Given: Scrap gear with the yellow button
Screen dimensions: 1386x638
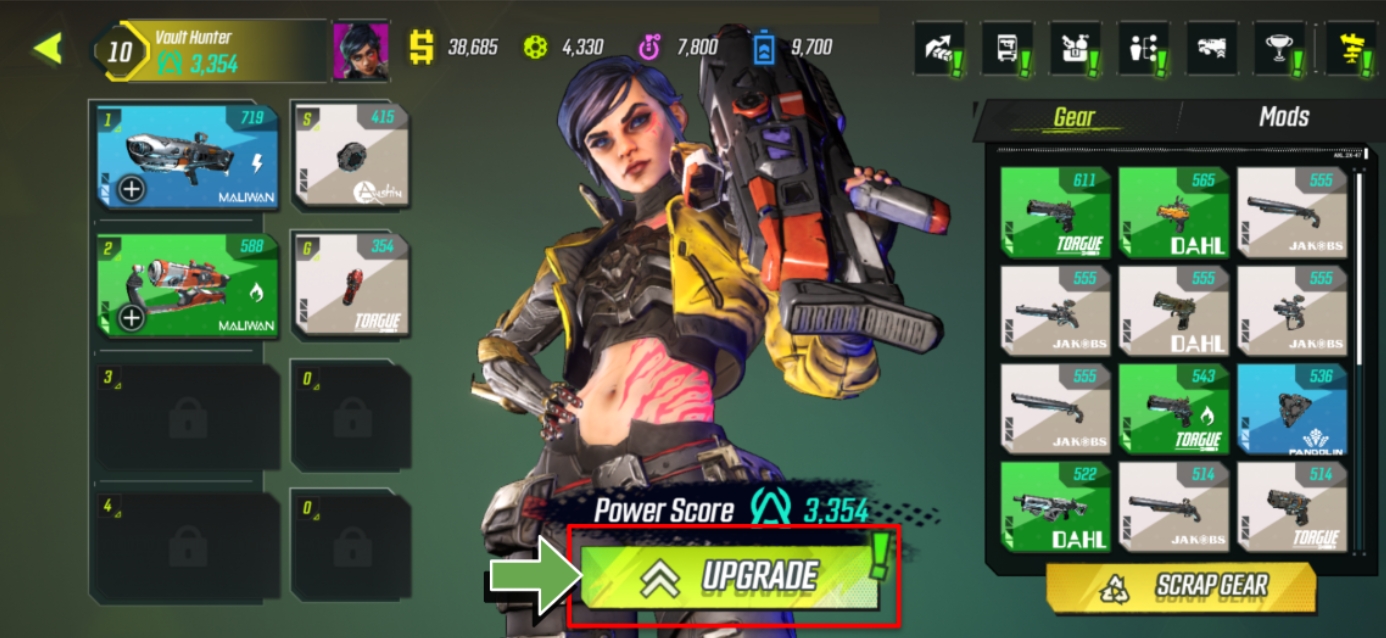Looking at the screenshot, I should click(1182, 587).
